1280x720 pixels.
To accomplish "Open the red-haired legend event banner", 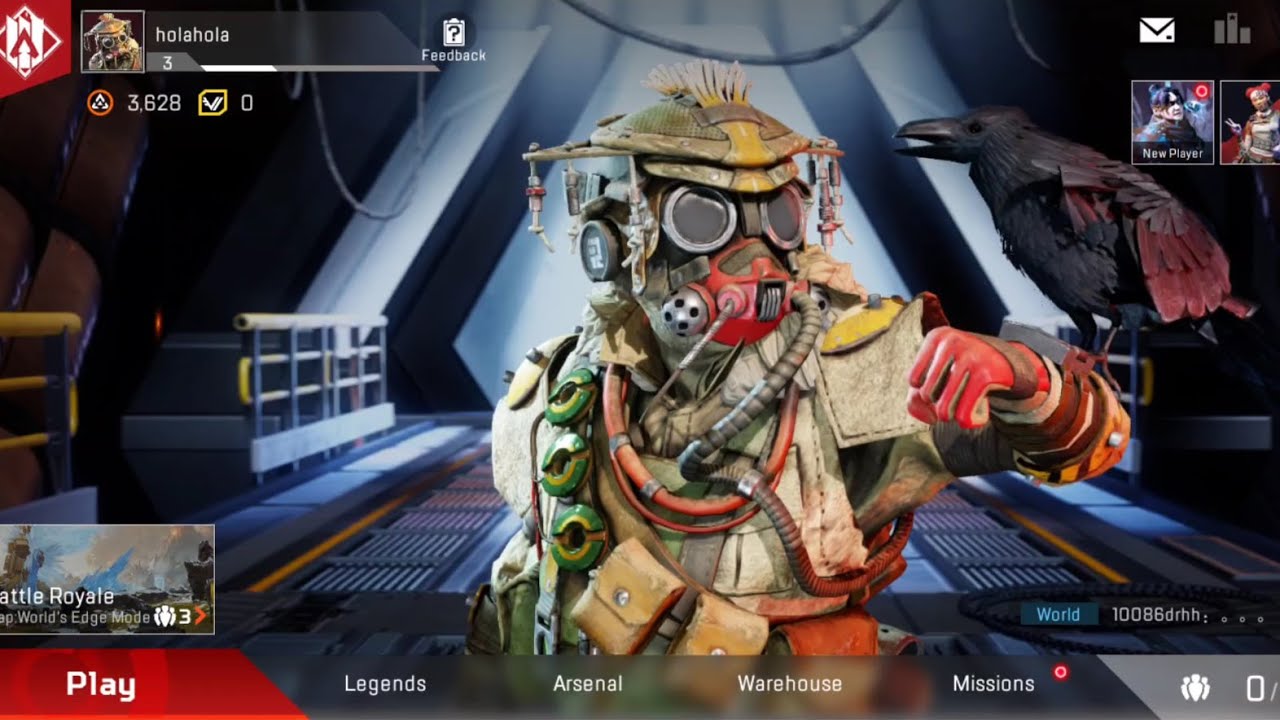I will click(x=1251, y=122).
